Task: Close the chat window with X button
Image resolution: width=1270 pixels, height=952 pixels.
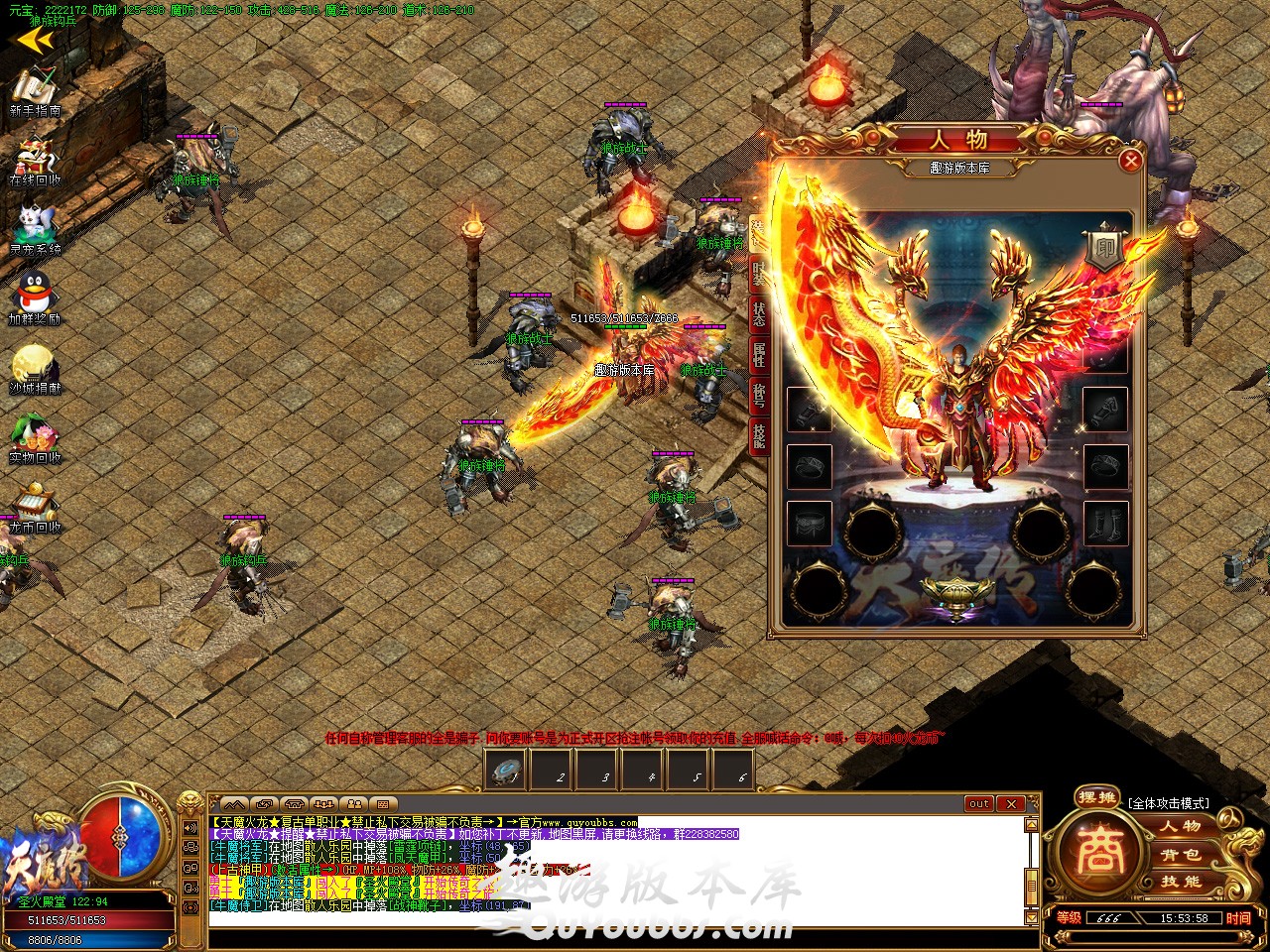Action: pos(1010,803)
